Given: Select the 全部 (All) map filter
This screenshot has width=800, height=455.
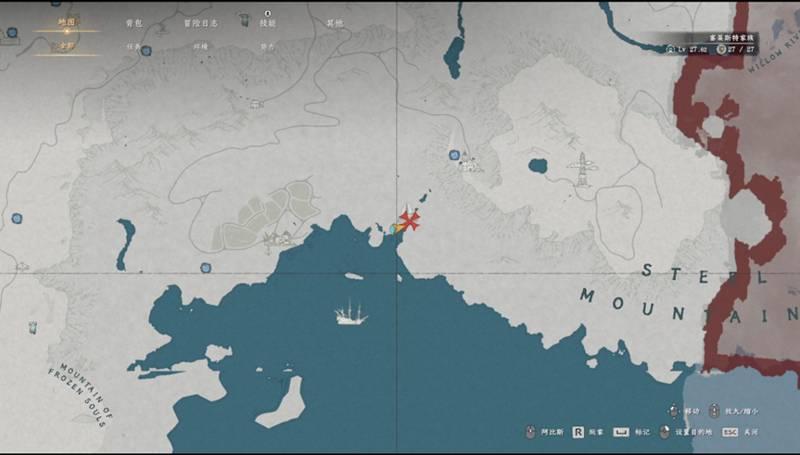Looking at the screenshot, I should (66, 45).
